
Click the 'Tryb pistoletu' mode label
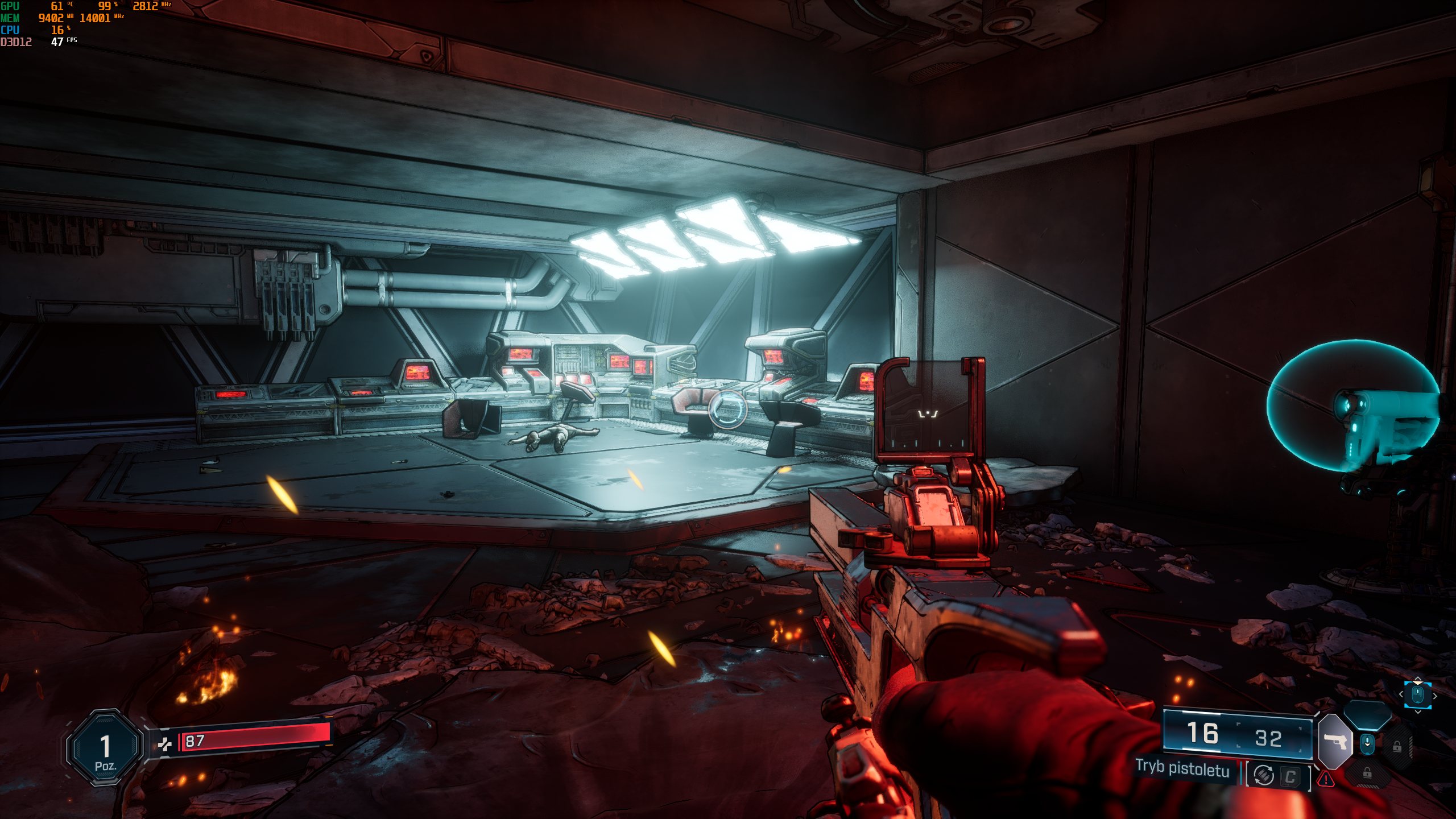click(1182, 769)
